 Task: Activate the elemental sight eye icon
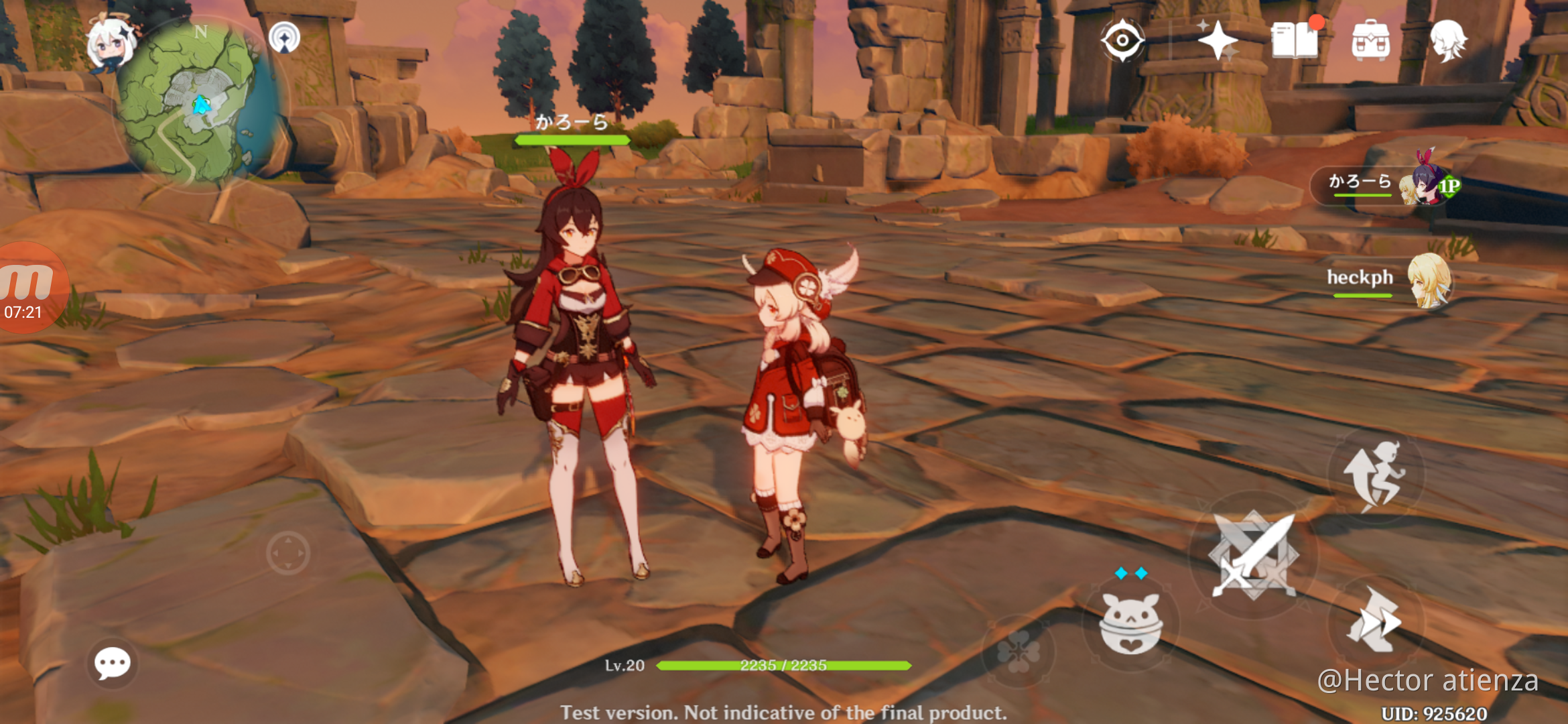click(x=1122, y=40)
